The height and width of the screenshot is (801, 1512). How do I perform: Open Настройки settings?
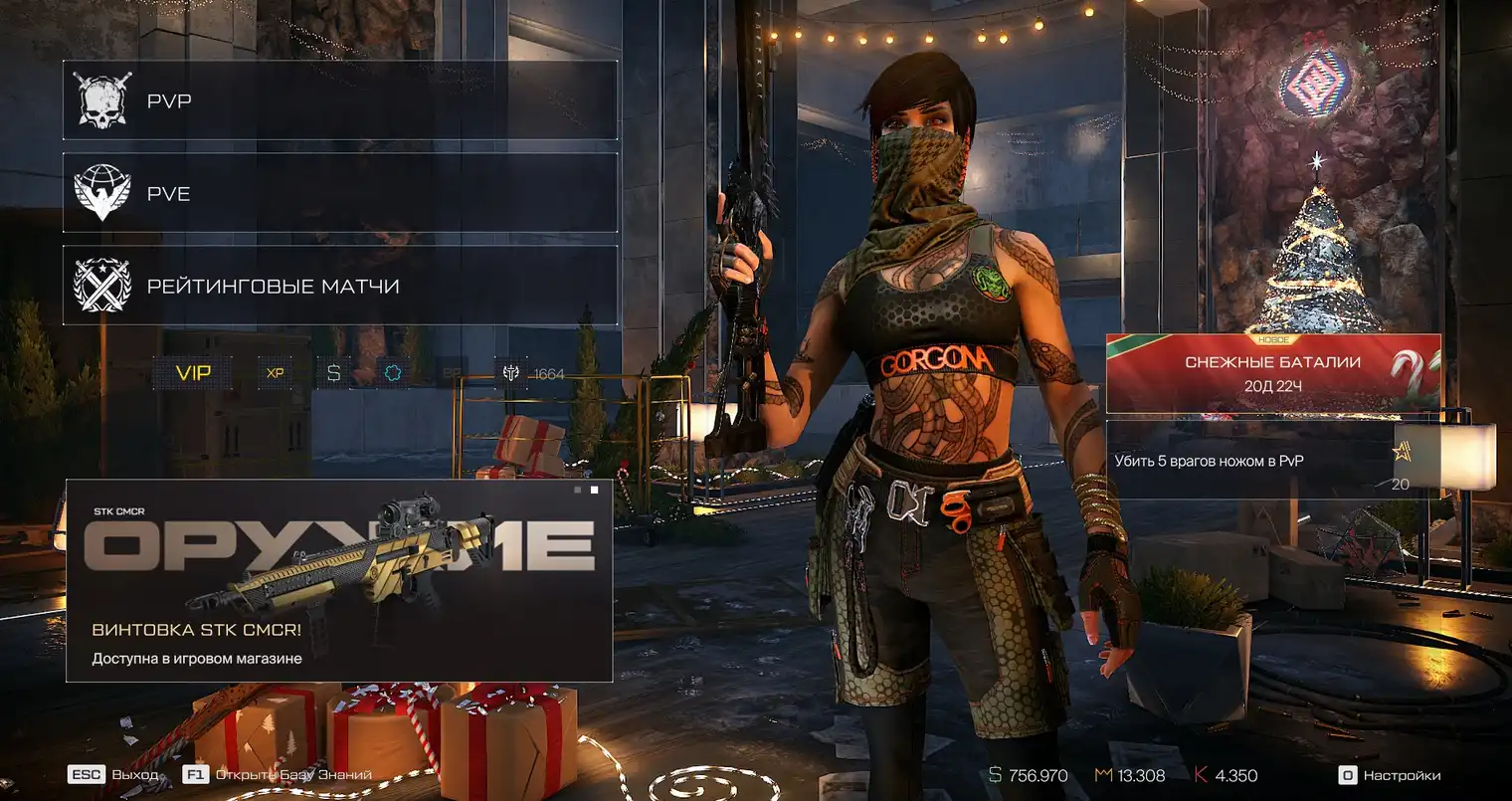coord(1391,775)
